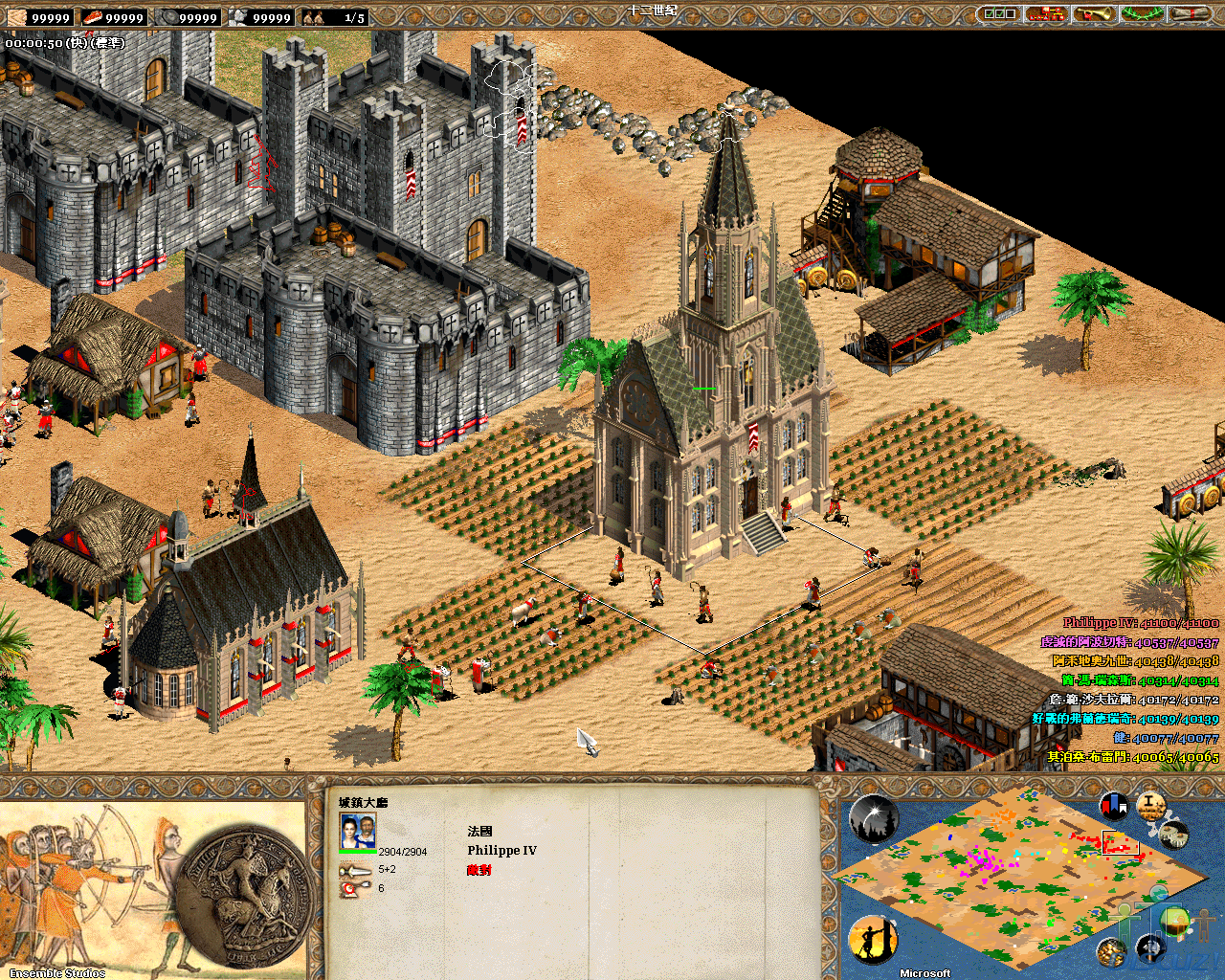Open the chat horn button
The width and height of the screenshot is (1225, 980).
pos(1094,14)
